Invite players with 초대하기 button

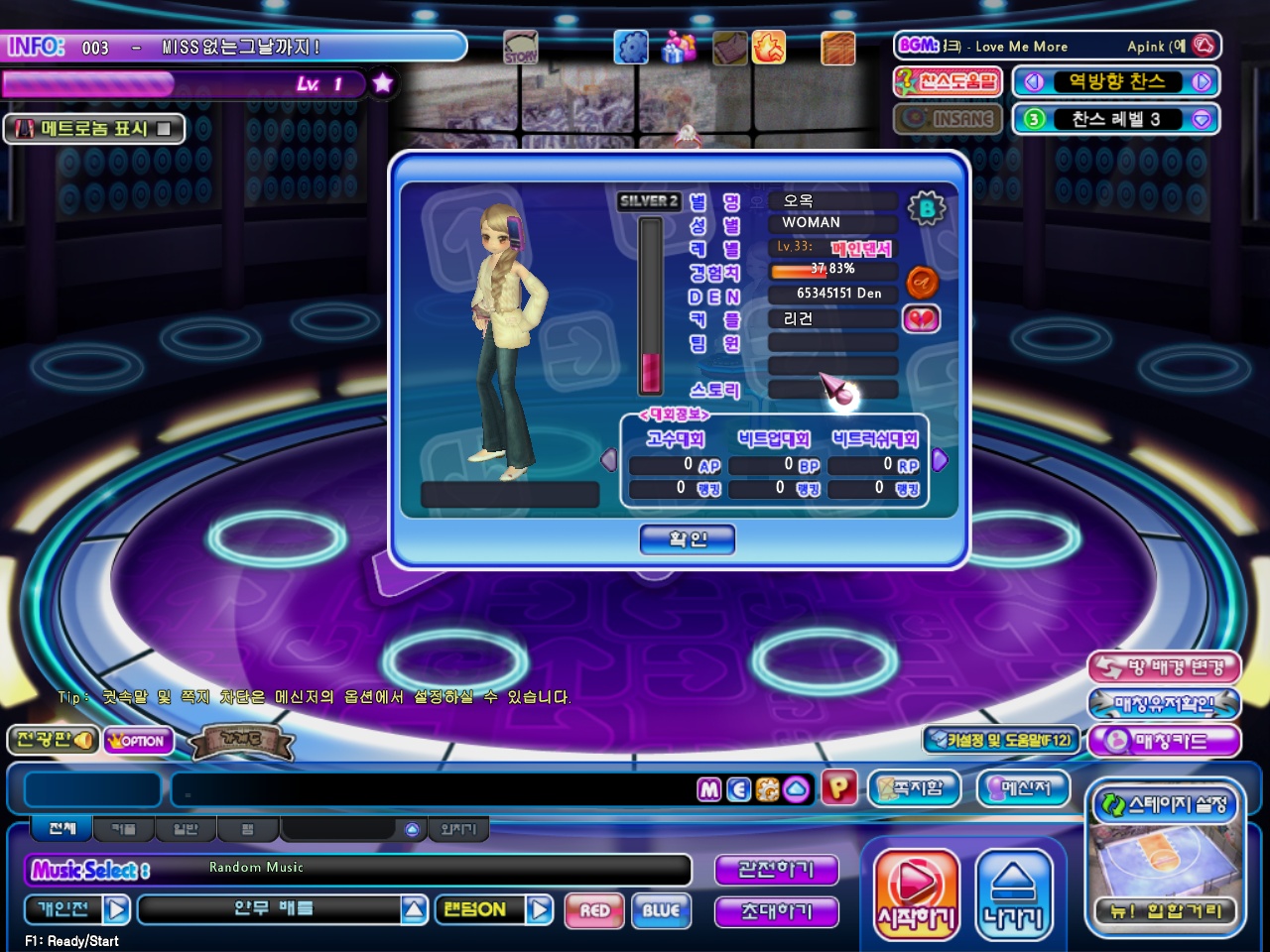[776, 911]
